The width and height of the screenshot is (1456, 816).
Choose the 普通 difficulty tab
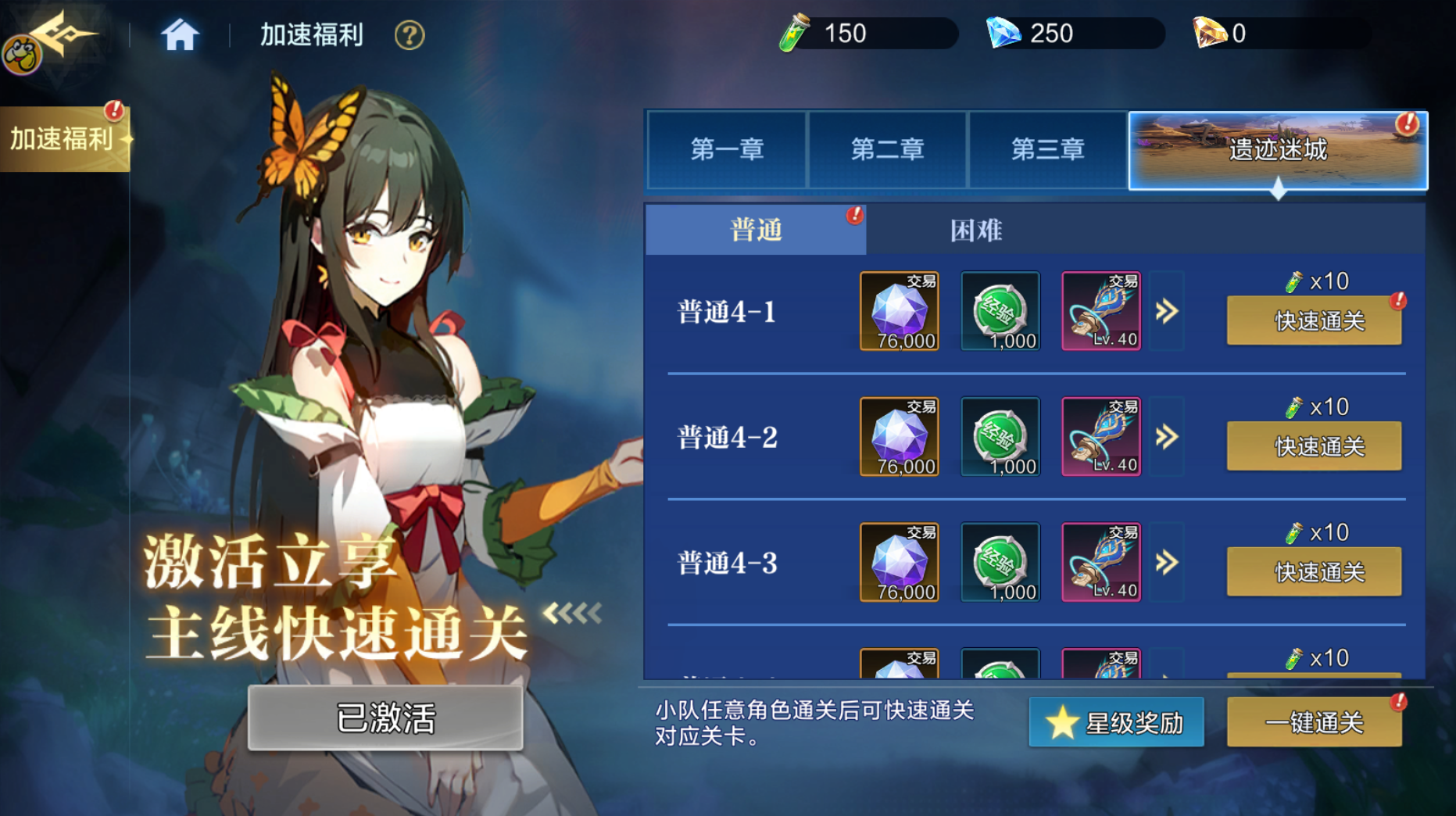click(x=755, y=230)
